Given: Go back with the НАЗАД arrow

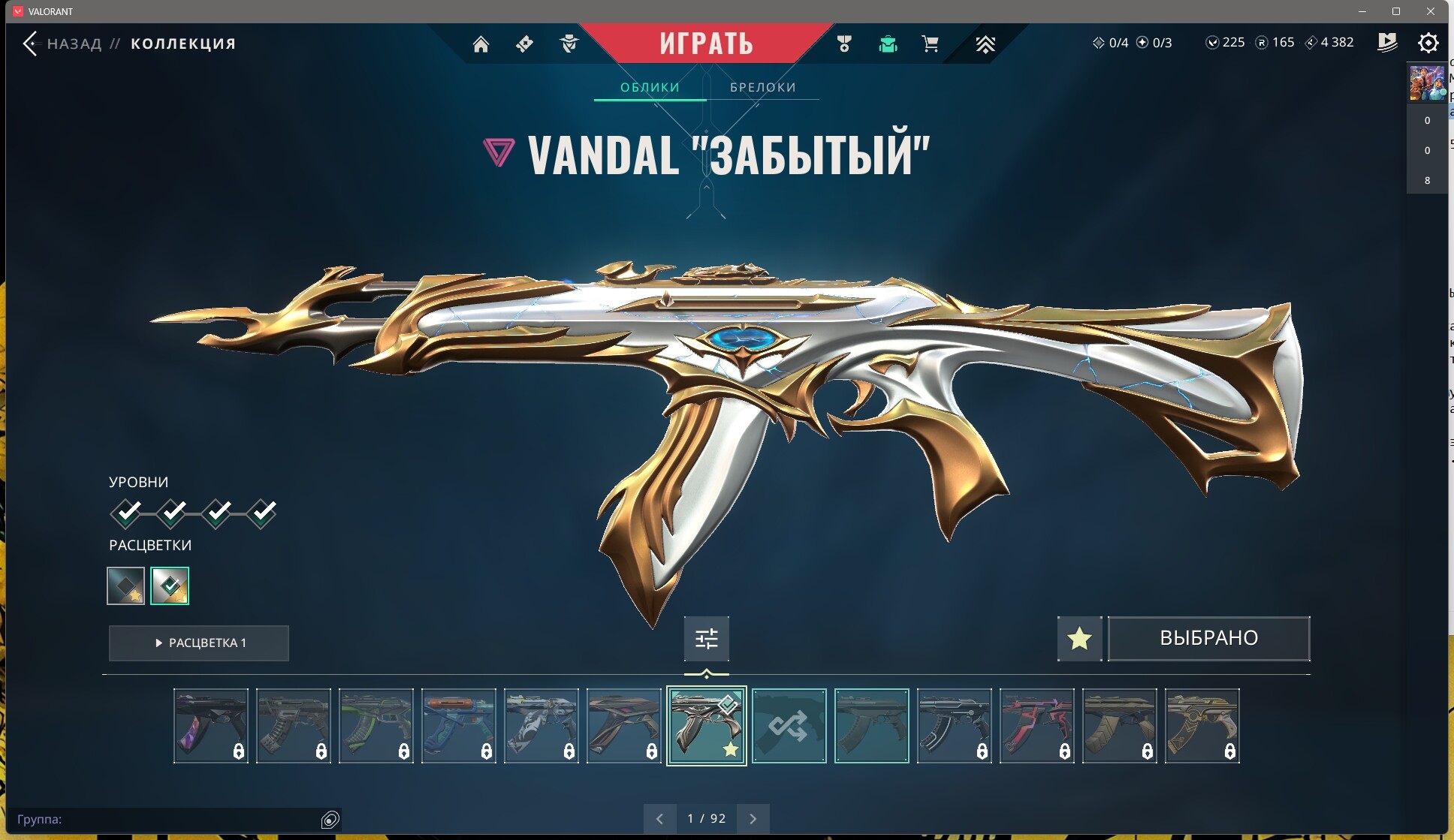Looking at the screenshot, I should point(31,44).
